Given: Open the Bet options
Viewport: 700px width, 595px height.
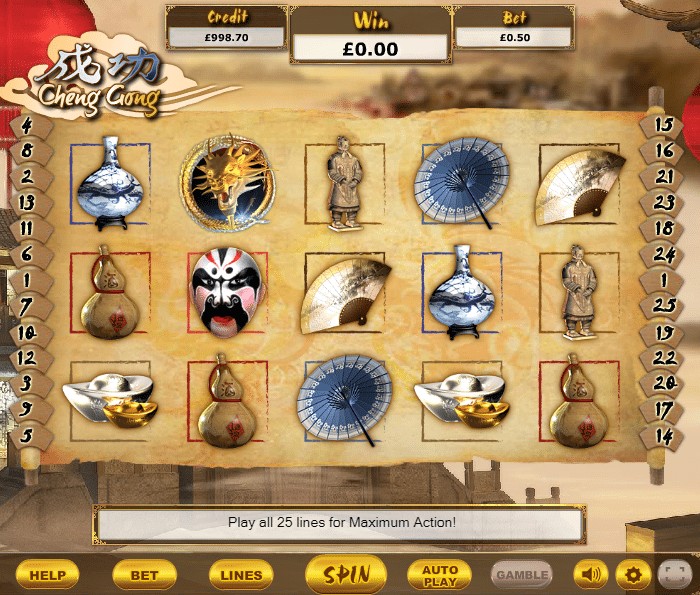Looking at the screenshot, I should click(144, 575).
